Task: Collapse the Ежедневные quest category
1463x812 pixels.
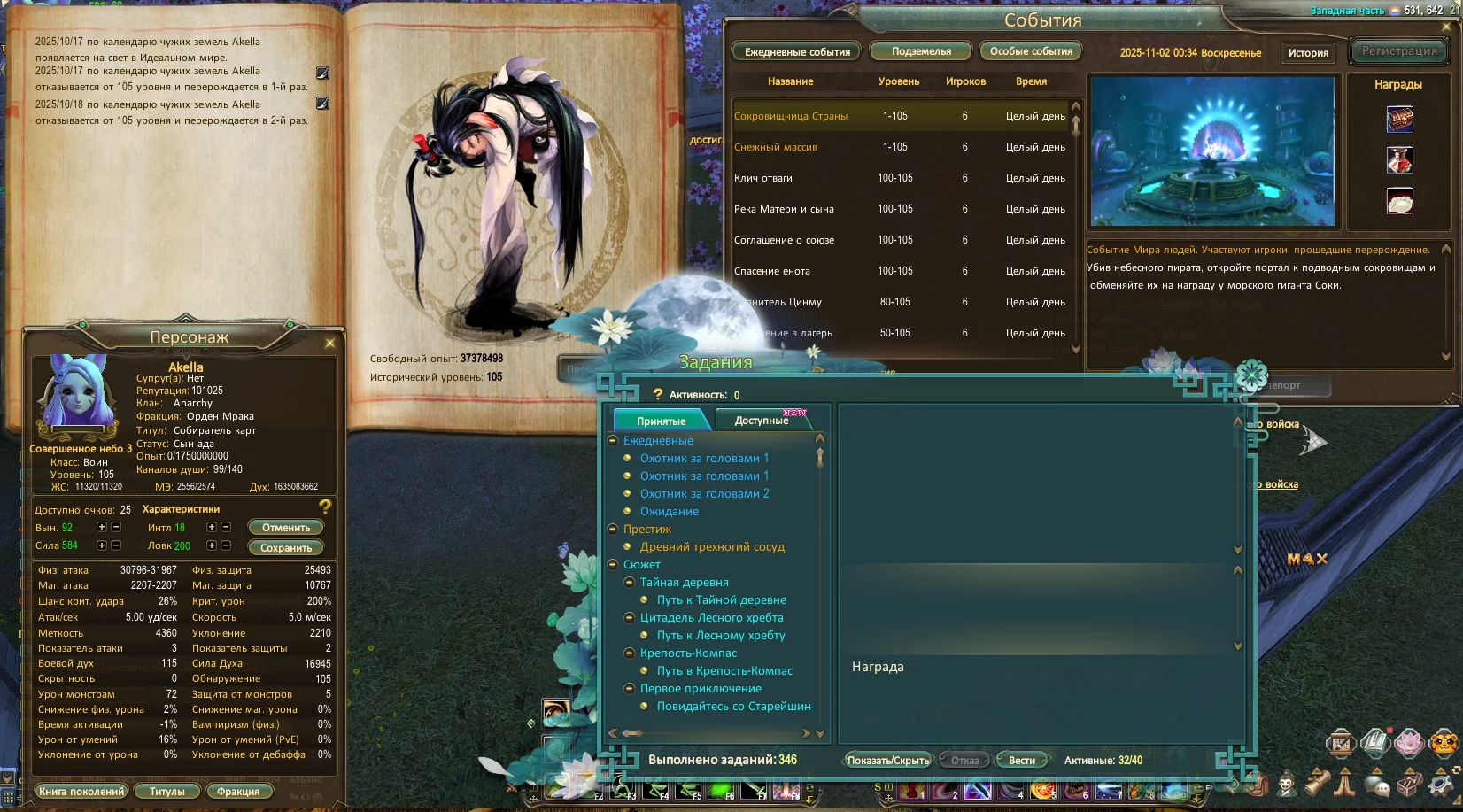Action: [x=613, y=441]
